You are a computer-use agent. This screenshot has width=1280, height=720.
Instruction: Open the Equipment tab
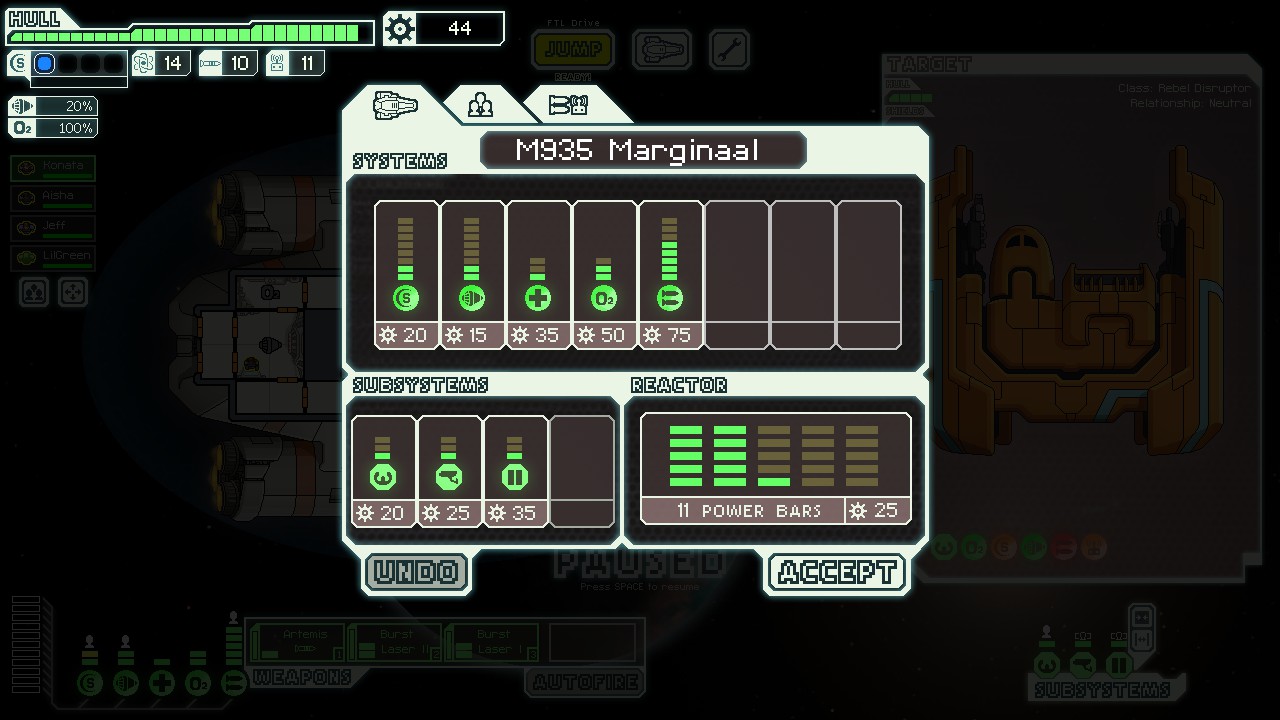pos(568,104)
